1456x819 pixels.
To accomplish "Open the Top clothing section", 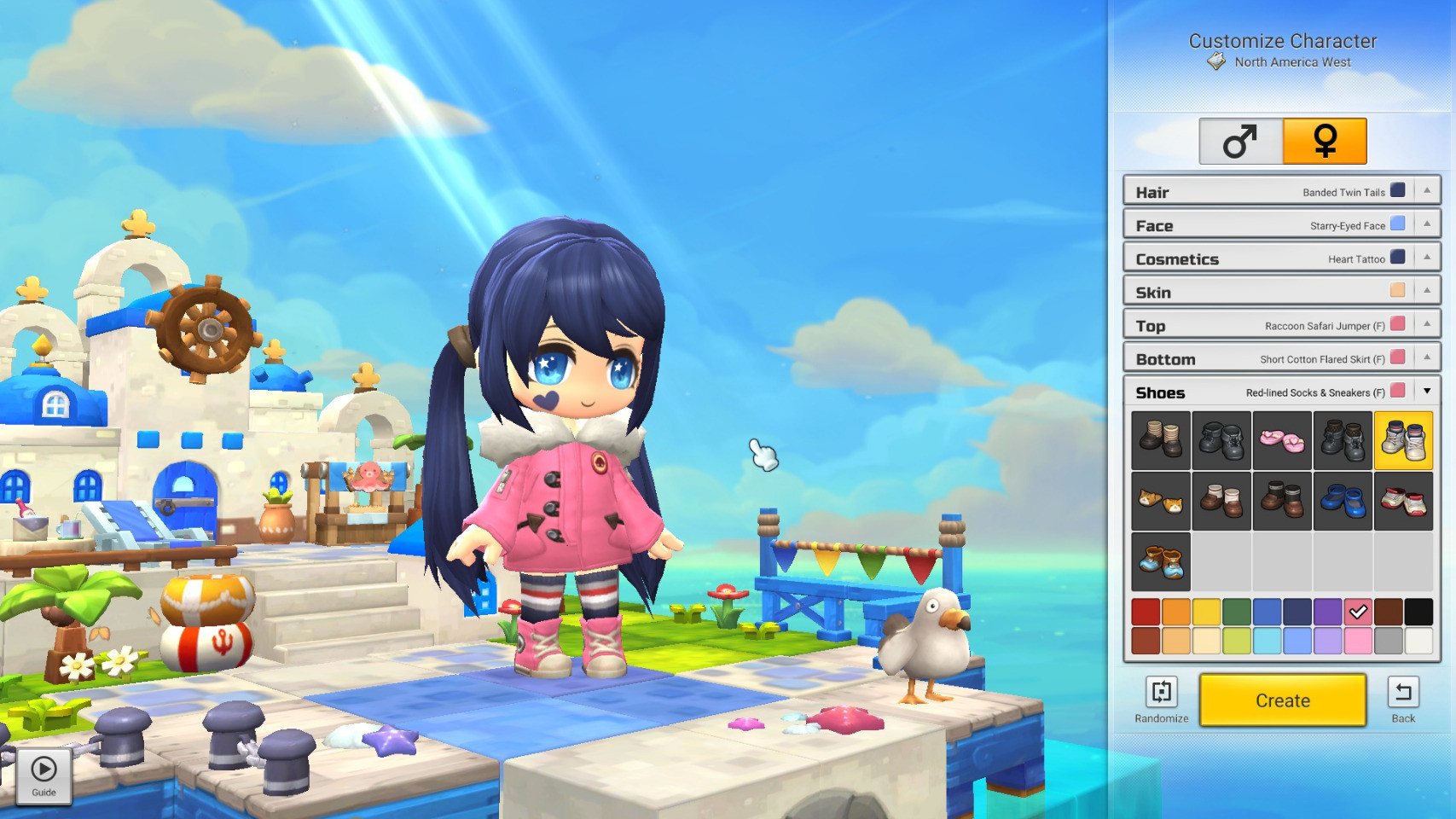I will tap(1426, 324).
